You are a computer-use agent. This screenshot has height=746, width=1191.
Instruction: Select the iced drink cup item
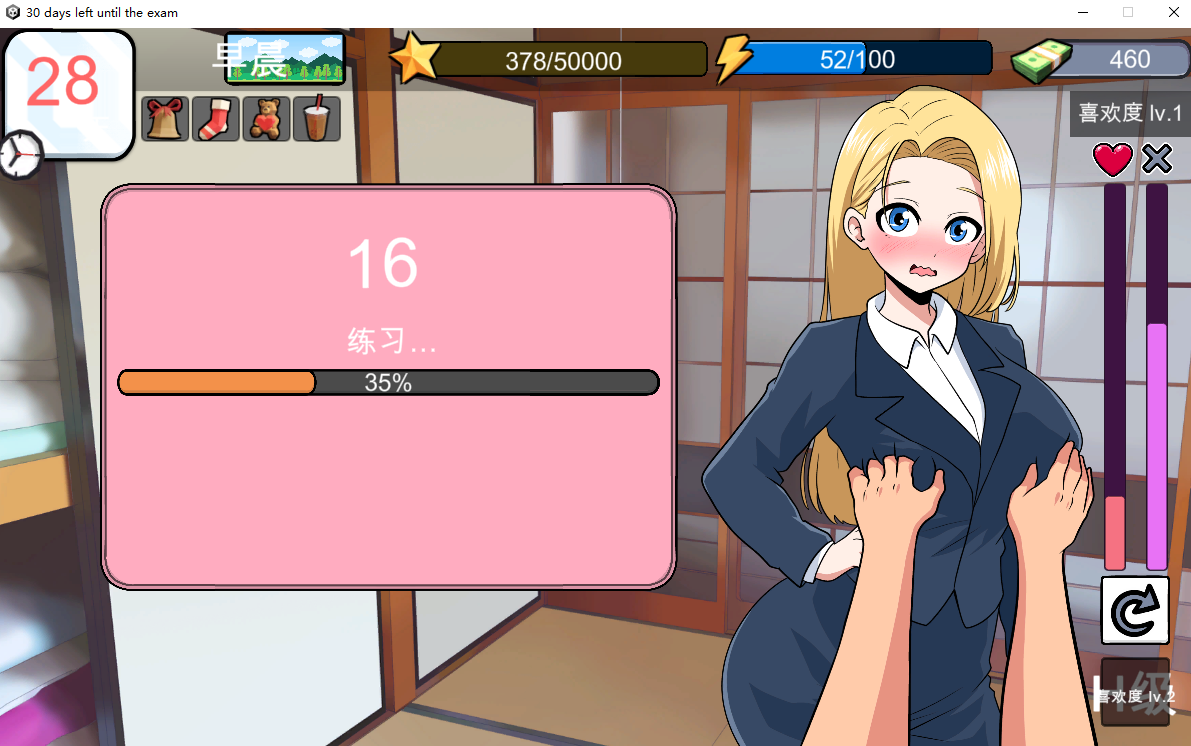(316, 119)
